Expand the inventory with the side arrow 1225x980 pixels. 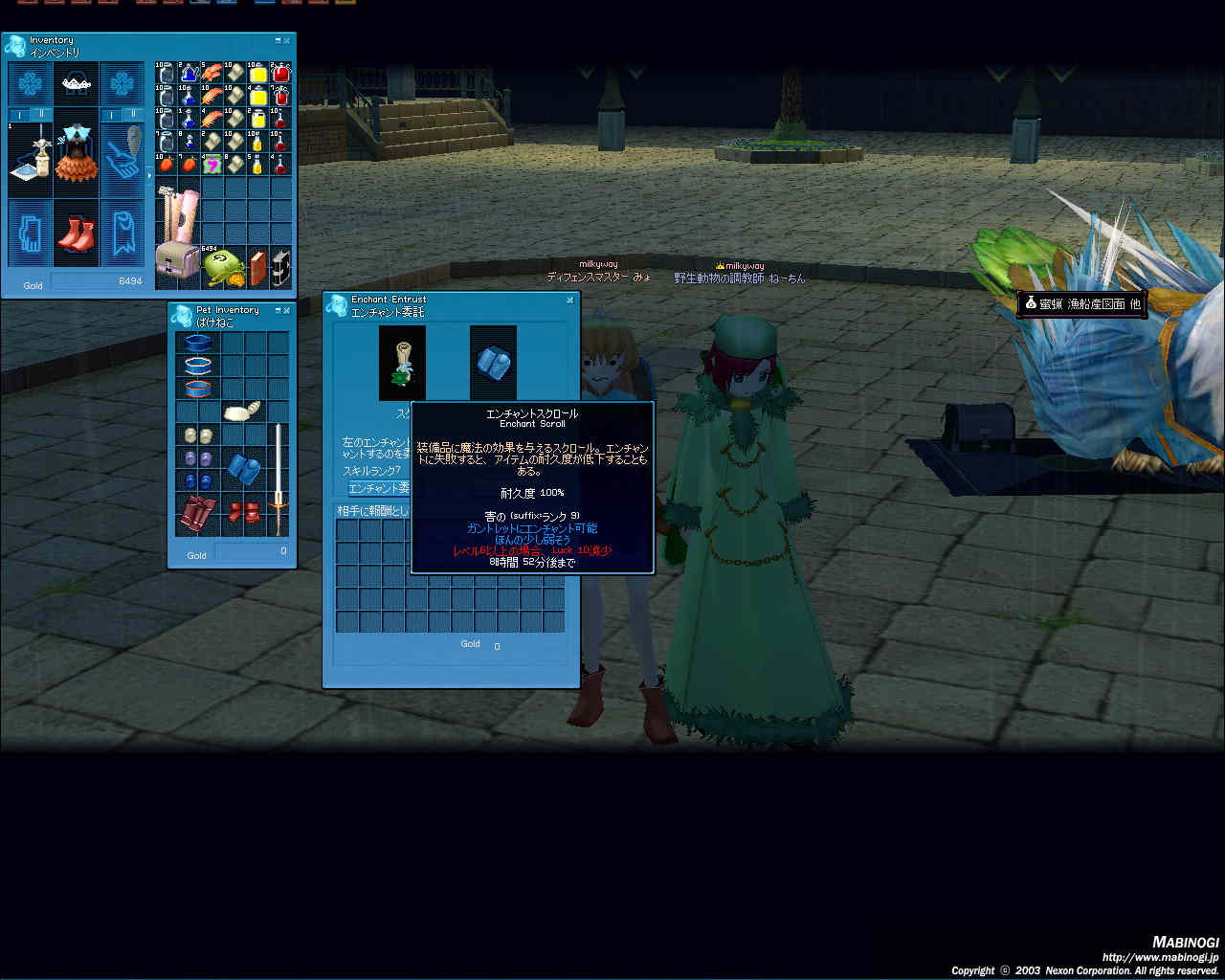148,176
